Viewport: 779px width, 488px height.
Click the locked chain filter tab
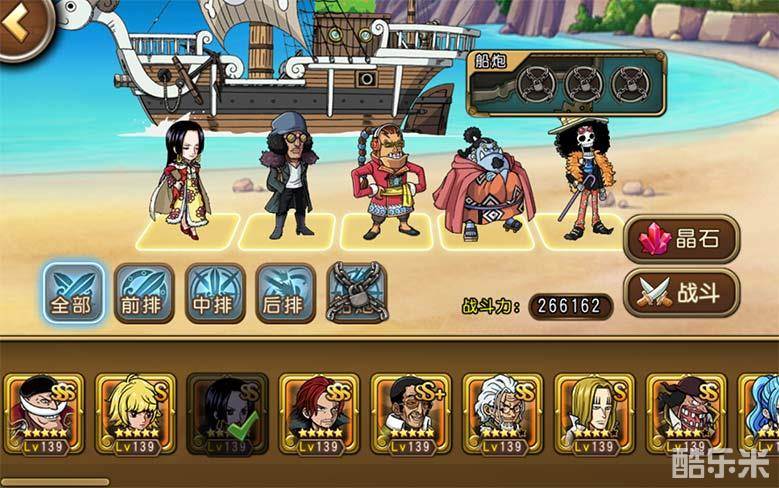356,292
